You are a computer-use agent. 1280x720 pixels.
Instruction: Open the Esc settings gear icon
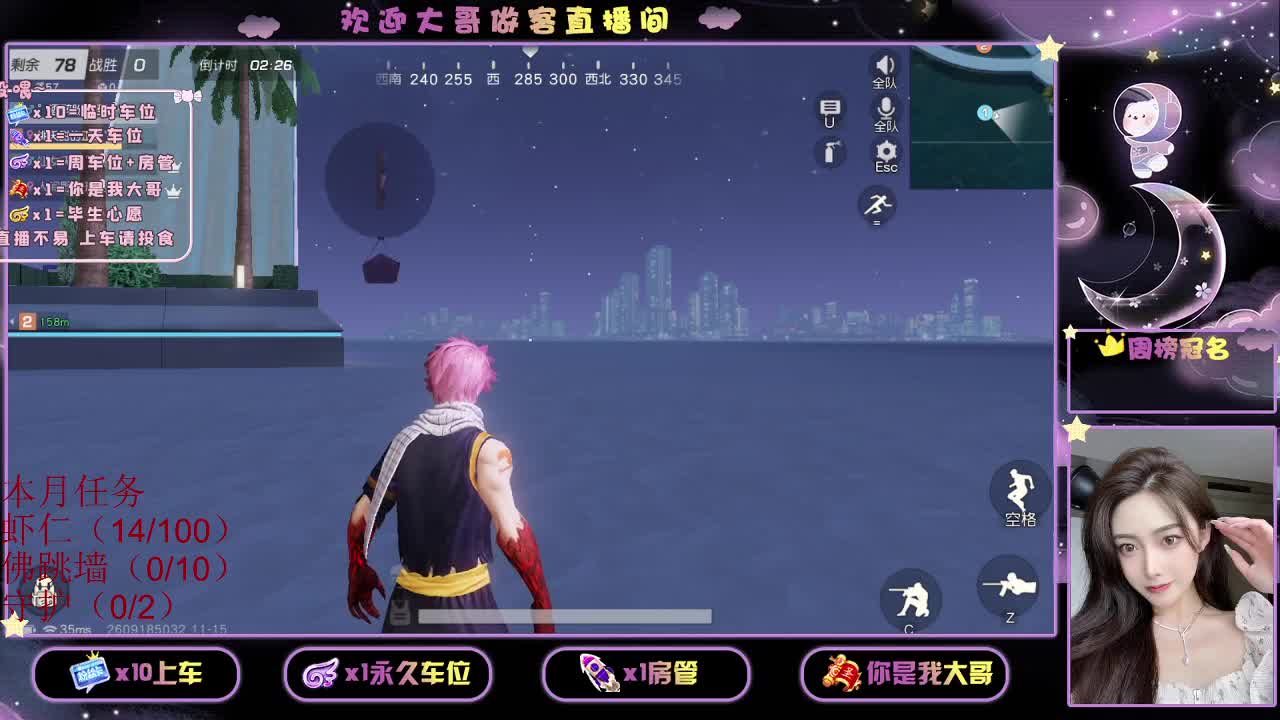pos(885,152)
